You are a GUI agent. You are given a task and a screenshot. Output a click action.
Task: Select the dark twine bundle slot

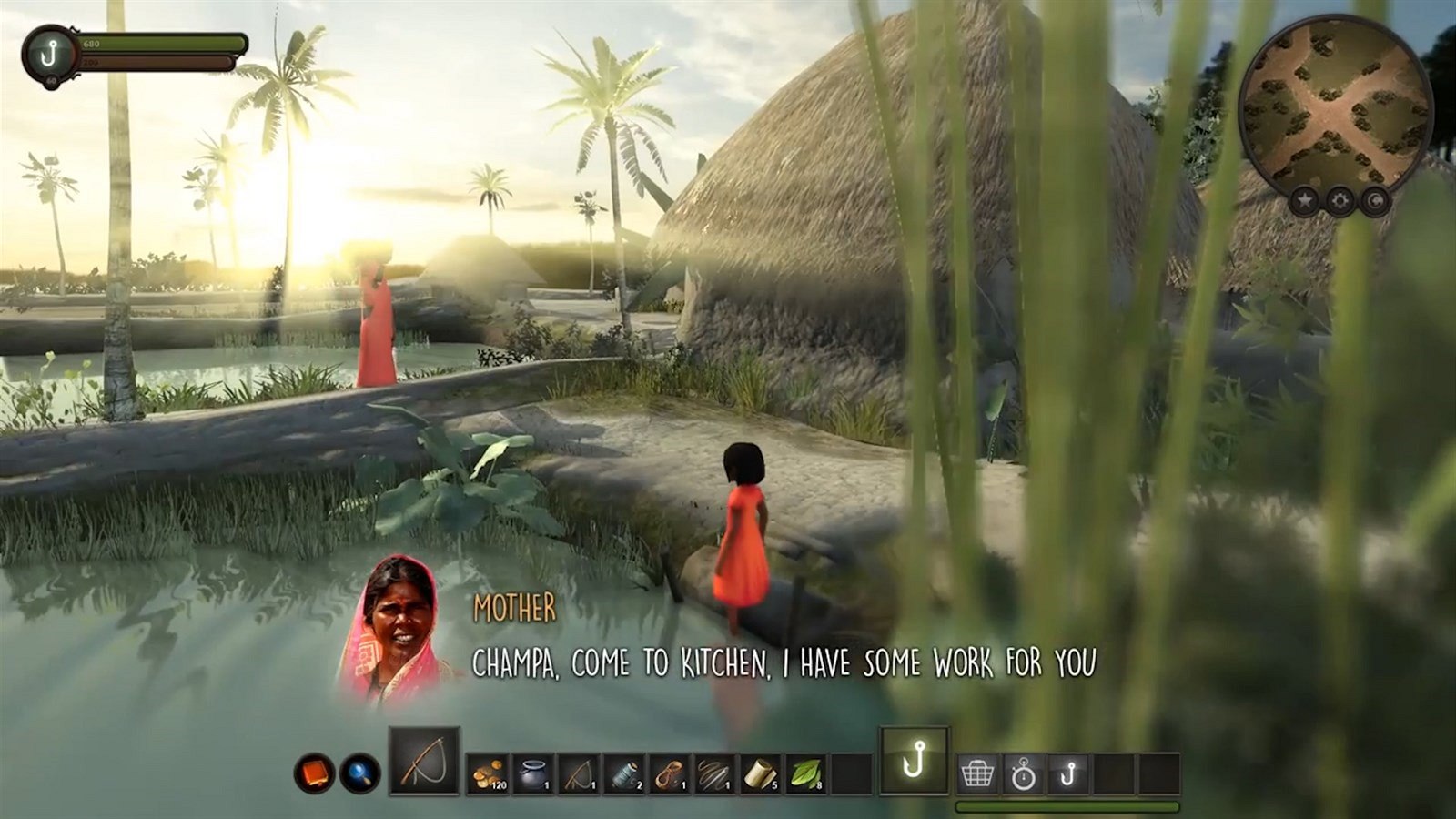tap(715, 774)
